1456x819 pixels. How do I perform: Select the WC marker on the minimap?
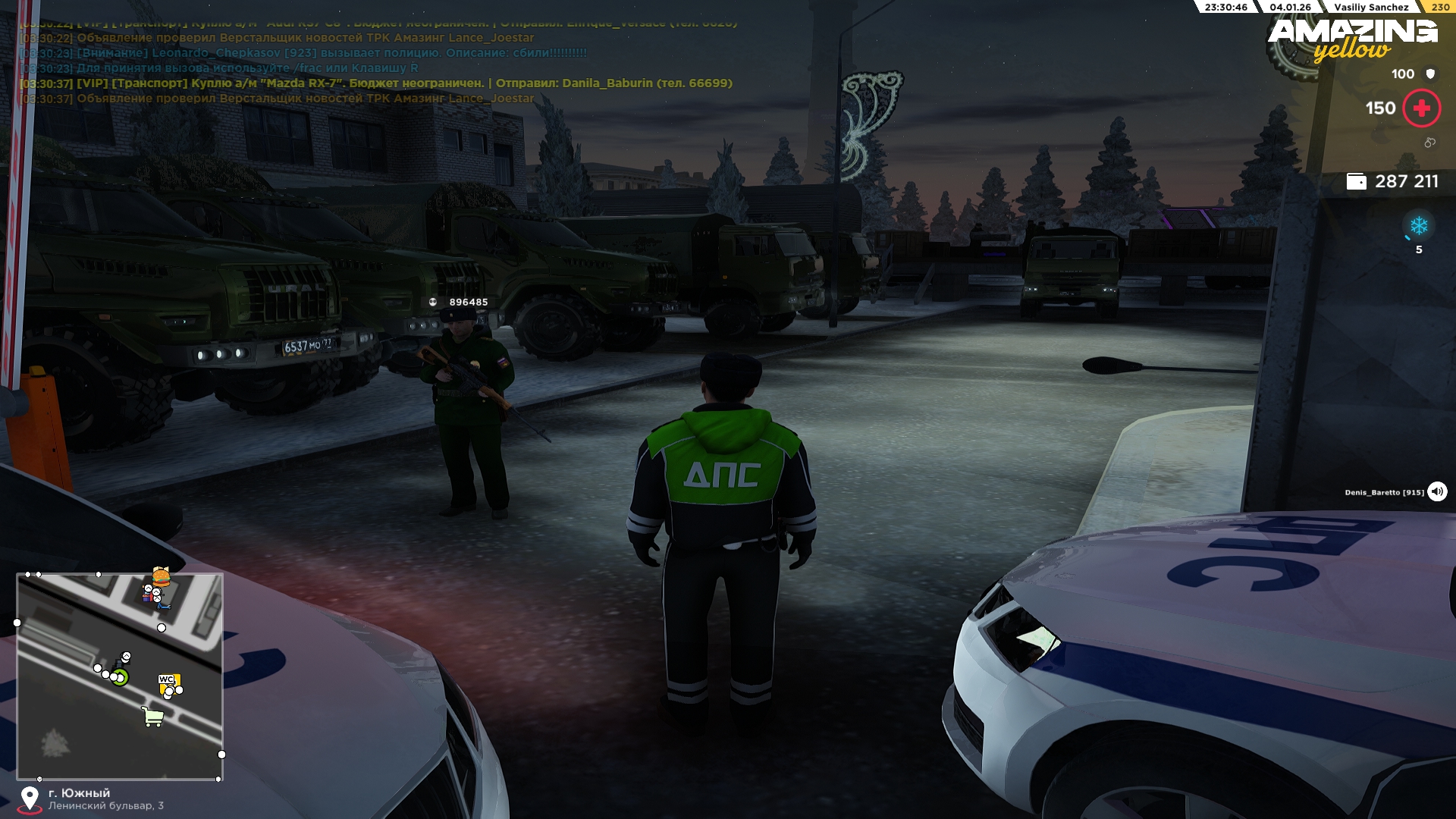[x=166, y=679]
